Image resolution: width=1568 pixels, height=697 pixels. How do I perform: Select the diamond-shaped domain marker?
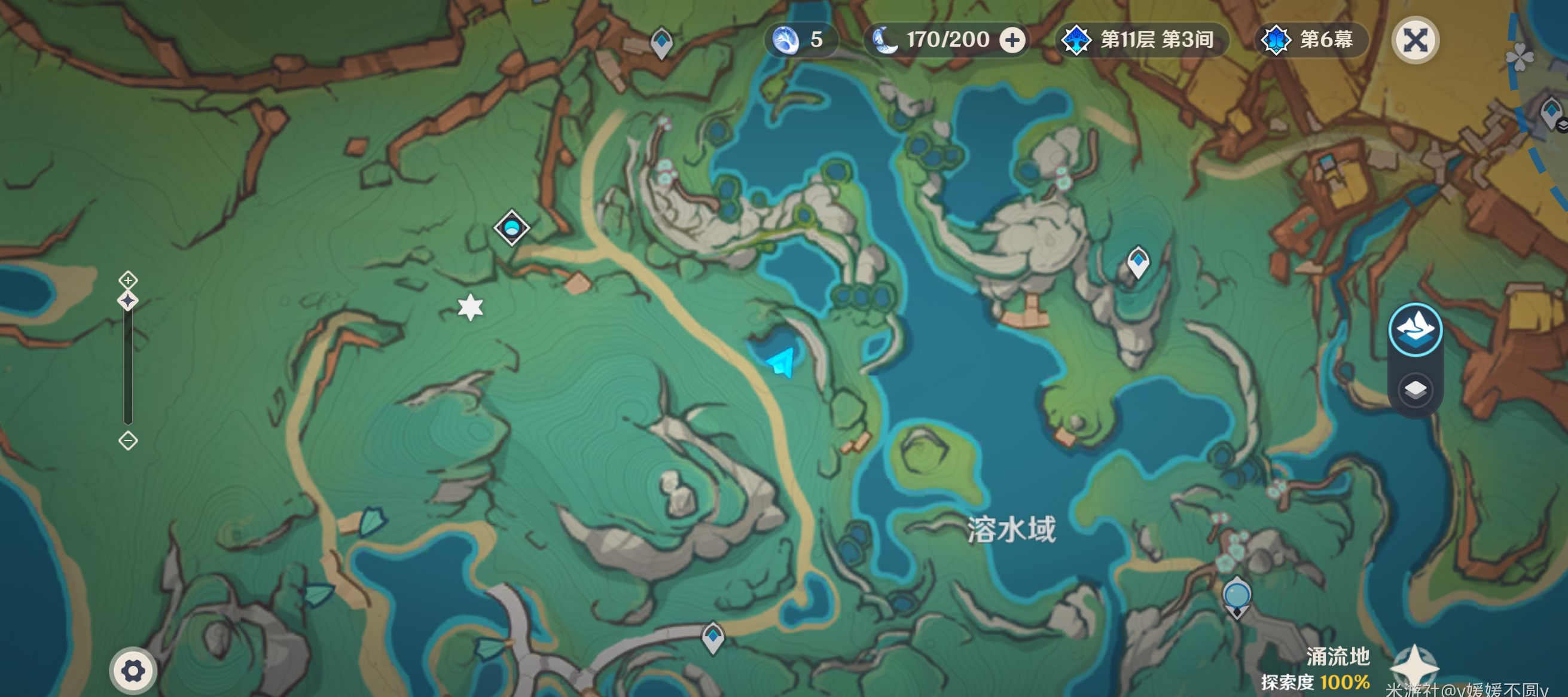click(x=511, y=228)
